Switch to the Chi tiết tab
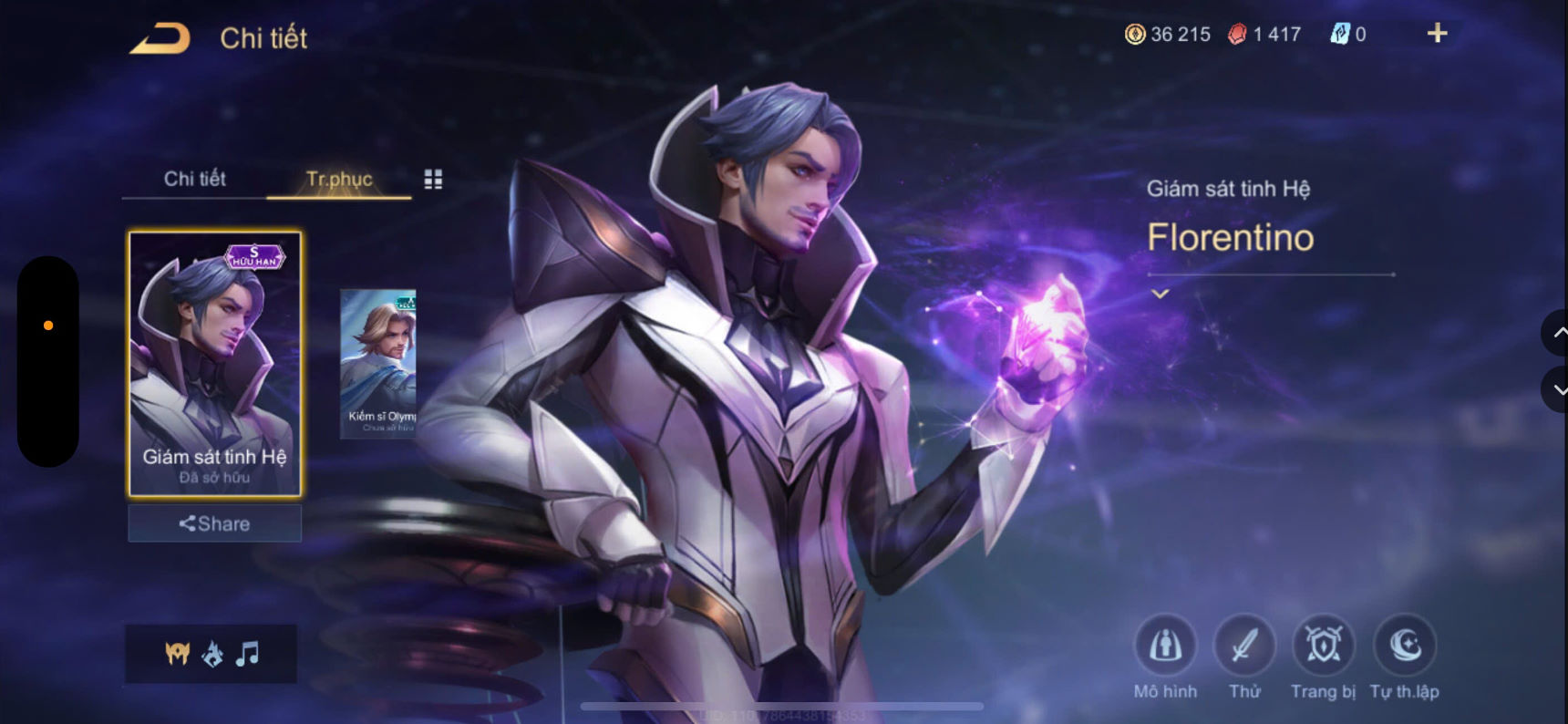1568x724 pixels. [194, 179]
